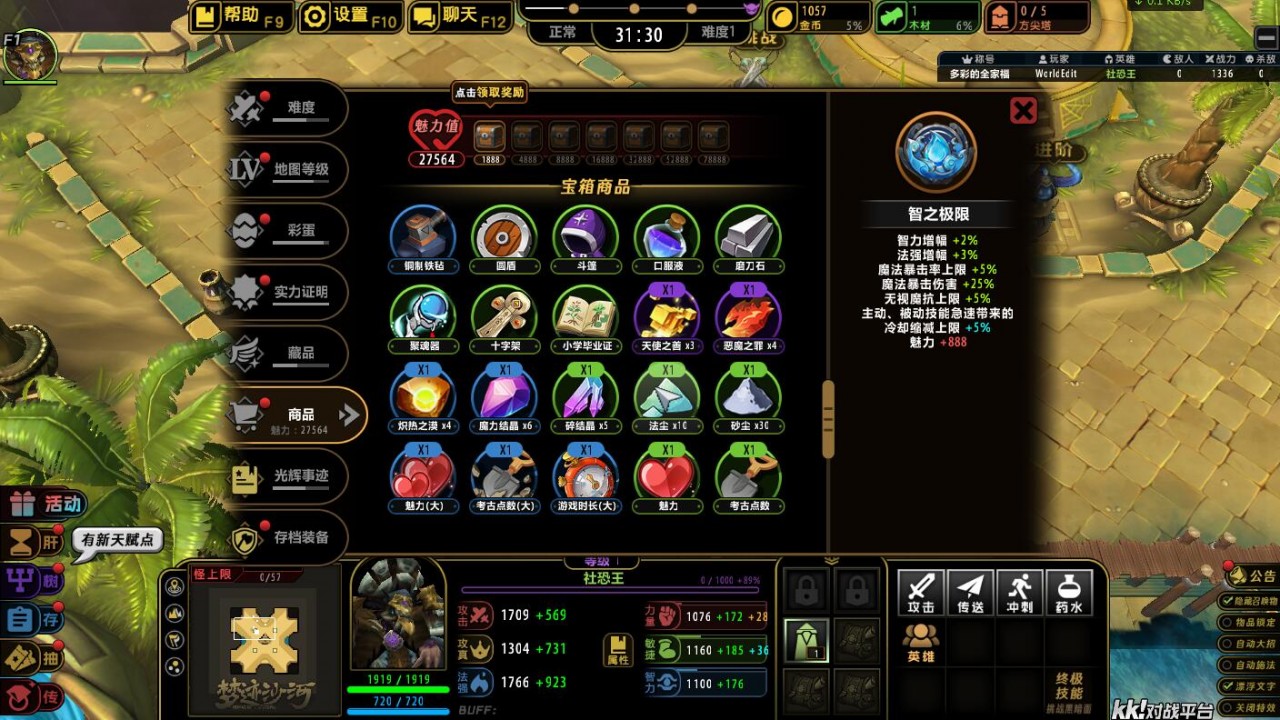The image size is (1280, 720).
Task: Claim the 1888 charm reward chest
Action: (489, 136)
